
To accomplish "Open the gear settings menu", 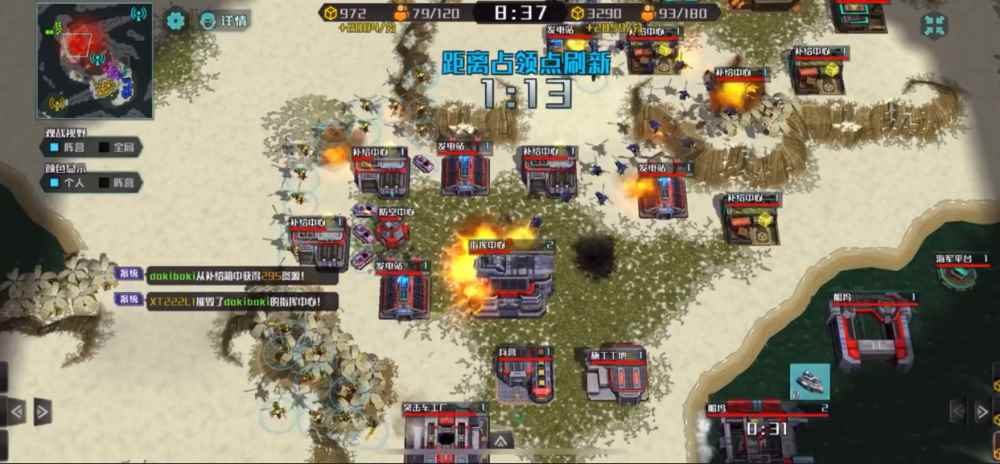I will pyautogui.click(x=177, y=19).
